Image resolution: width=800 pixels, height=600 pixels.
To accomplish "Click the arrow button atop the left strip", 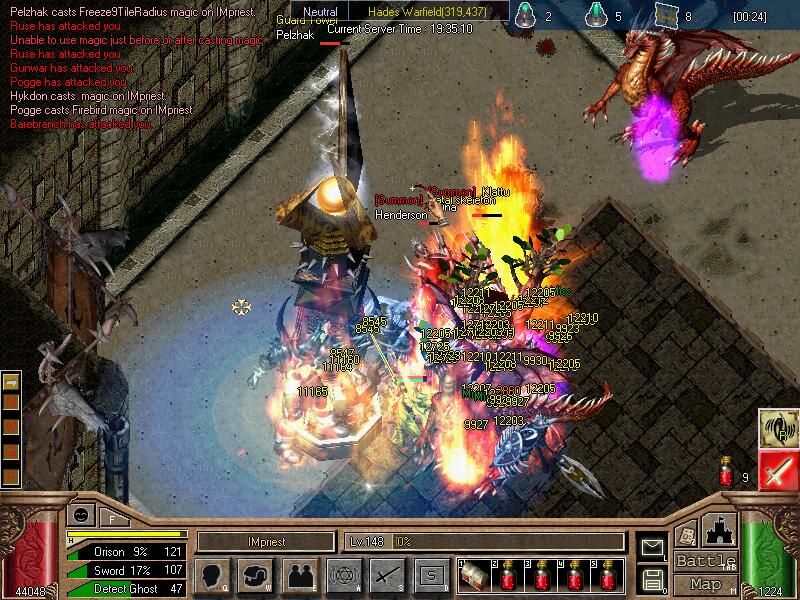I will pos(11,382).
